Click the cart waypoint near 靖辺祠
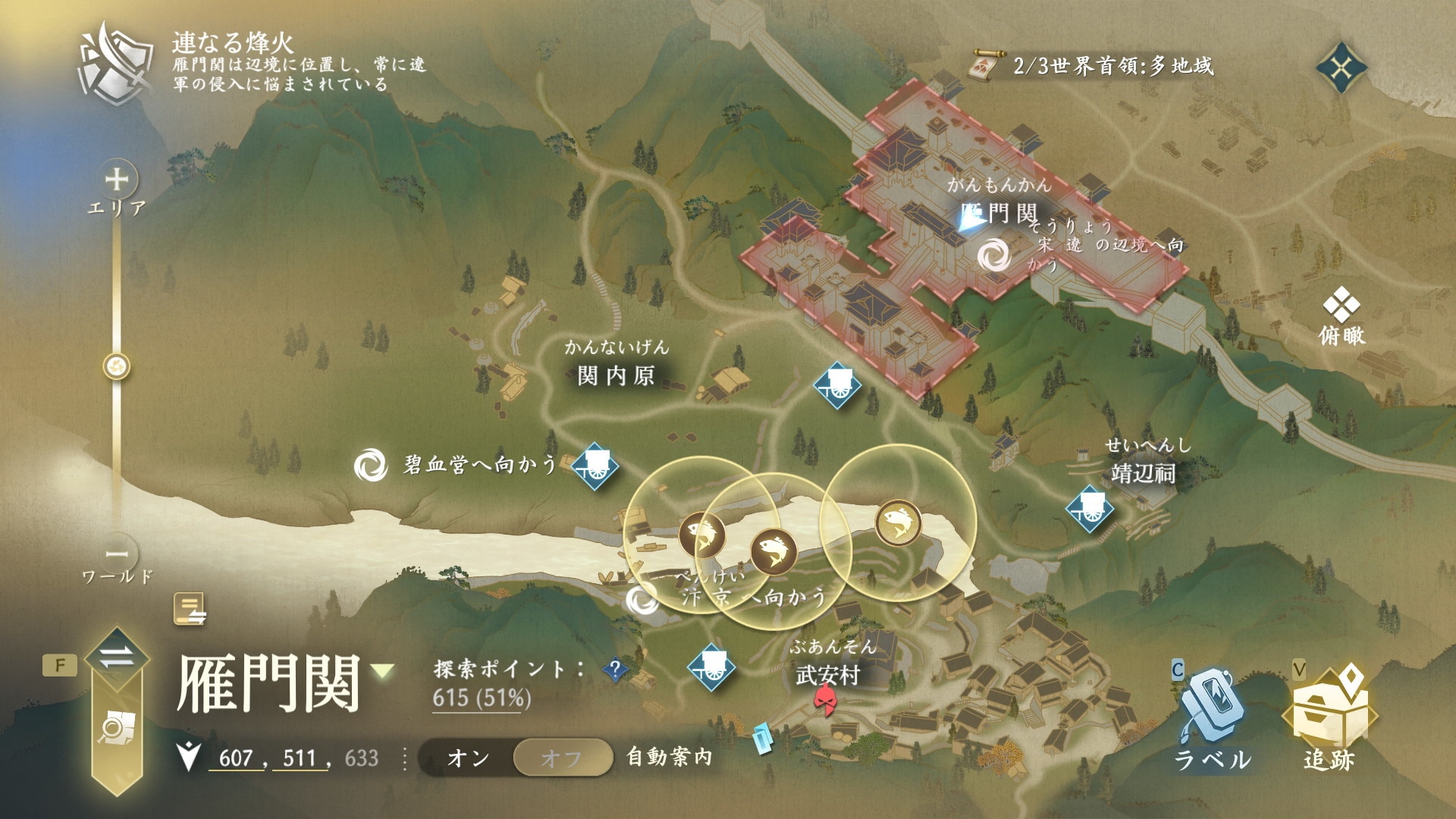The image size is (1456, 819). [x=1090, y=507]
